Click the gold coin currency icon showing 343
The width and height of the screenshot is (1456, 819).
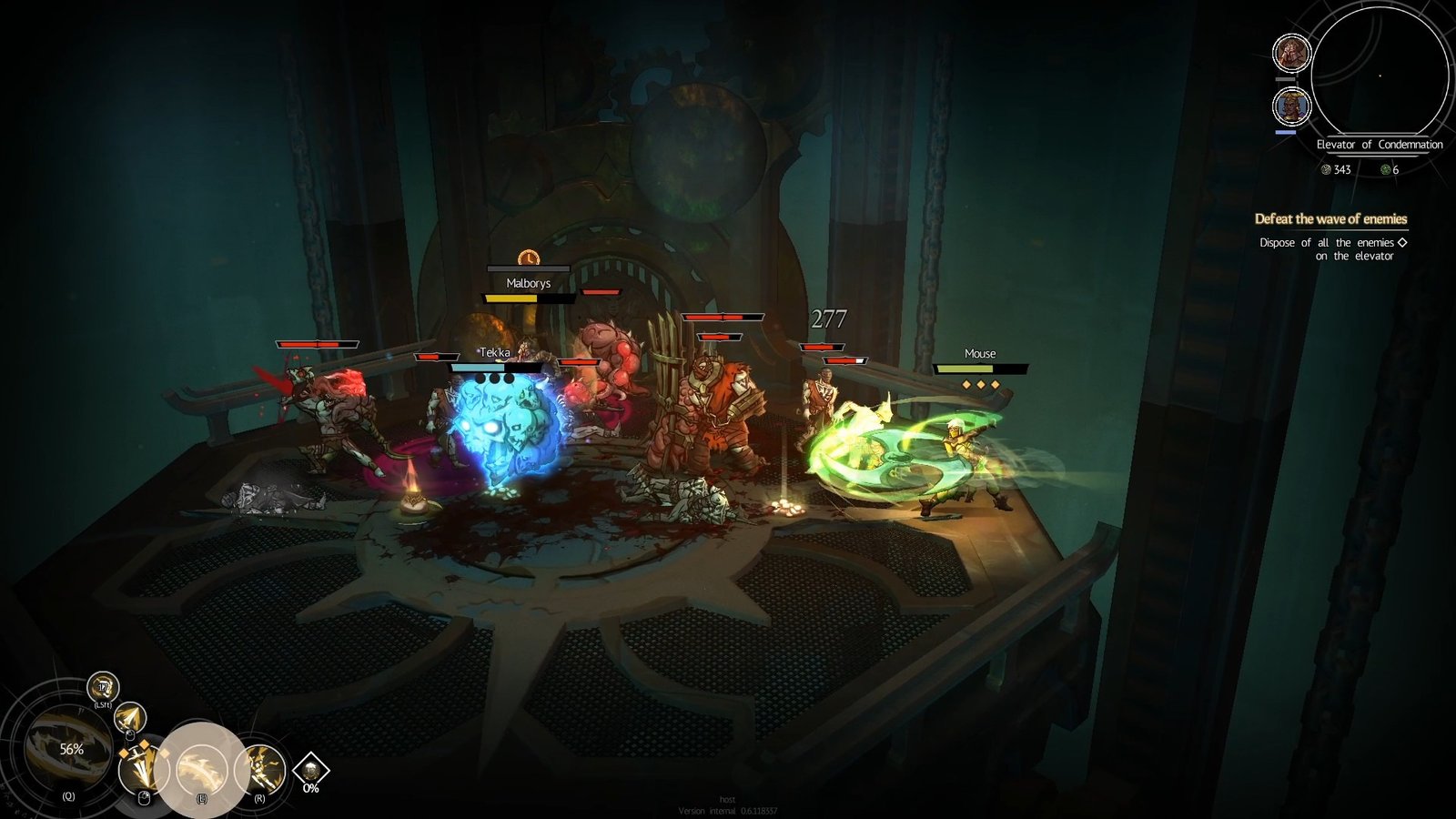[x=1328, y=169]
